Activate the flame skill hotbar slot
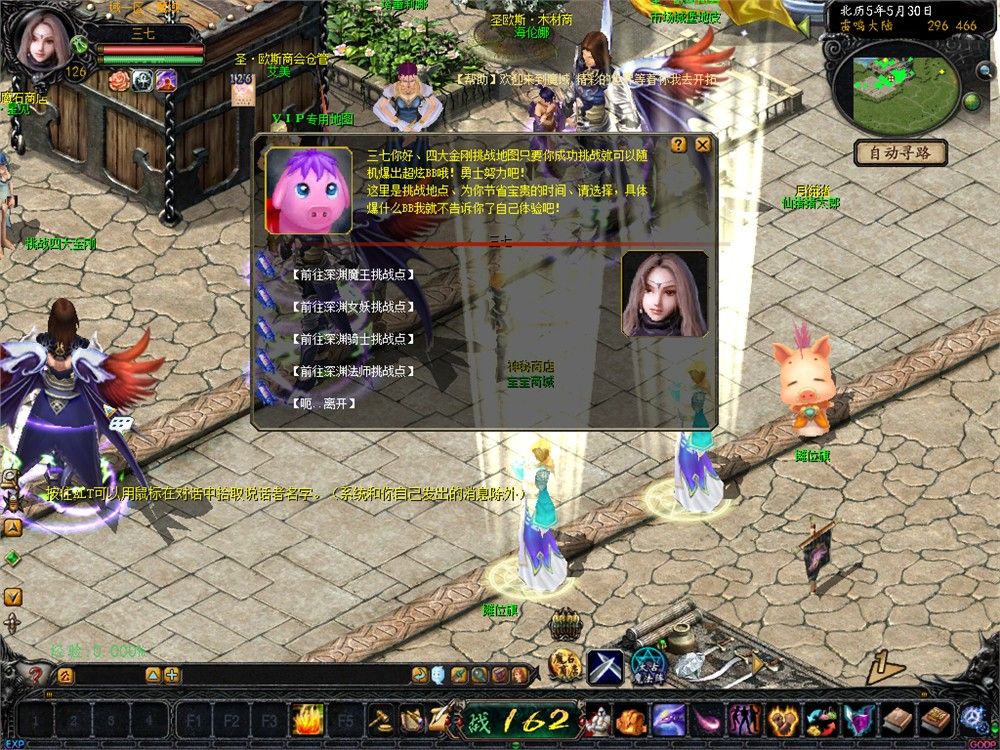Image resolution: width=1000 pixels, height=750 pixels. [x=307, y=719]
